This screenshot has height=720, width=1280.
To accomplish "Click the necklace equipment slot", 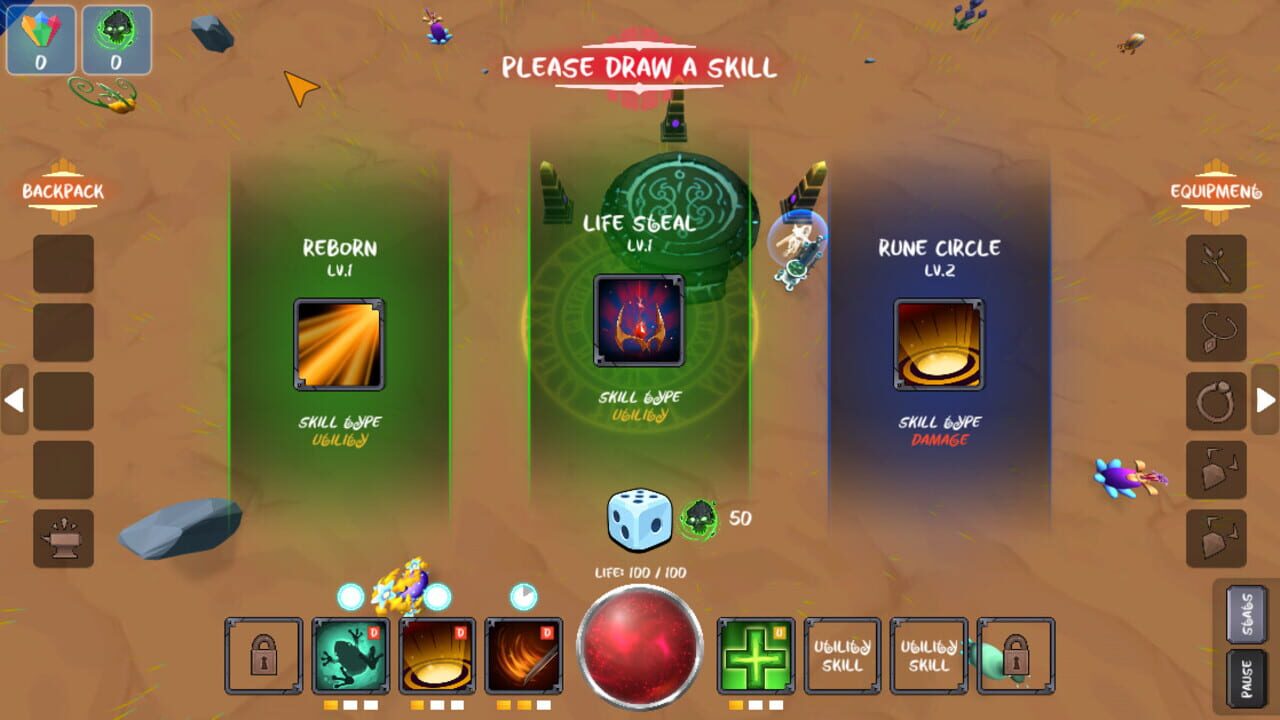I will coord(1213,330).
